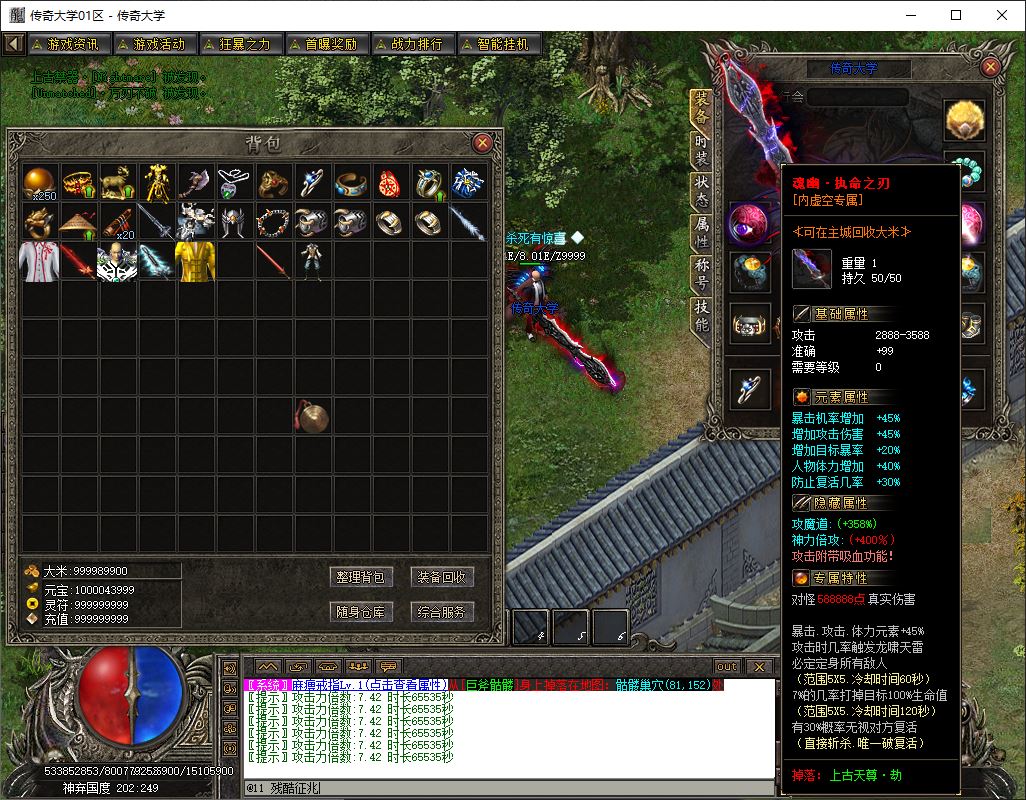Image resolution: width=1026 pixels, height=800 pixels.
Task: Open 装备回收 equipment recycling
Action: 441,577
